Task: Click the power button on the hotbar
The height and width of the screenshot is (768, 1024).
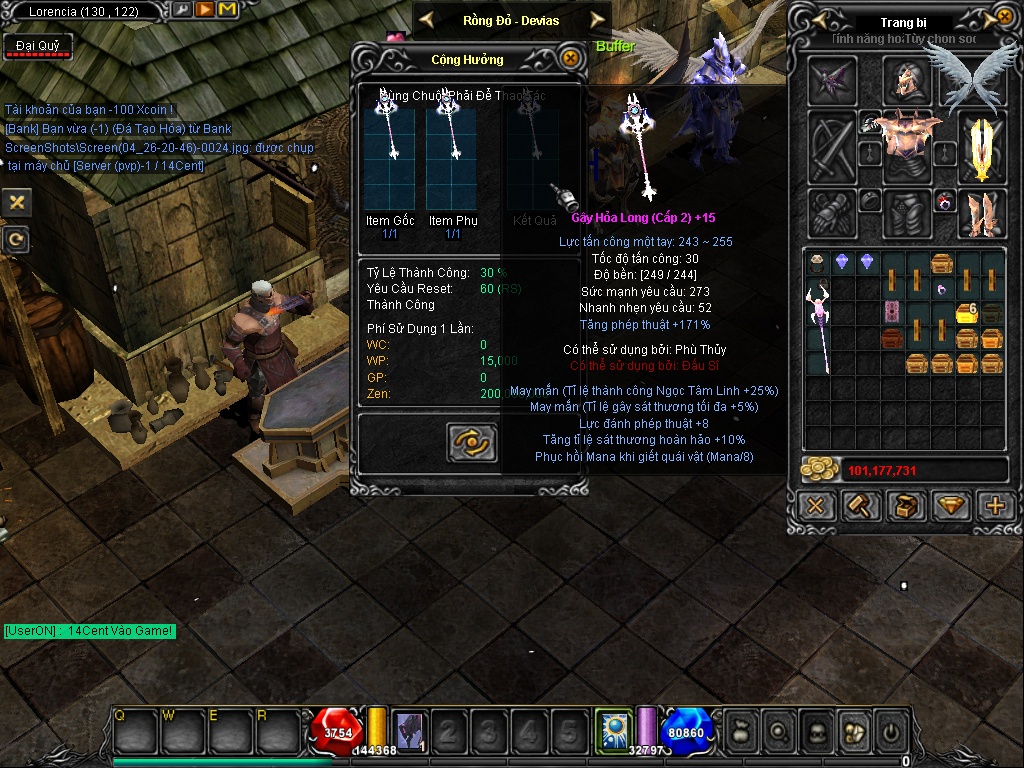Action: click(x=891, y=732)
